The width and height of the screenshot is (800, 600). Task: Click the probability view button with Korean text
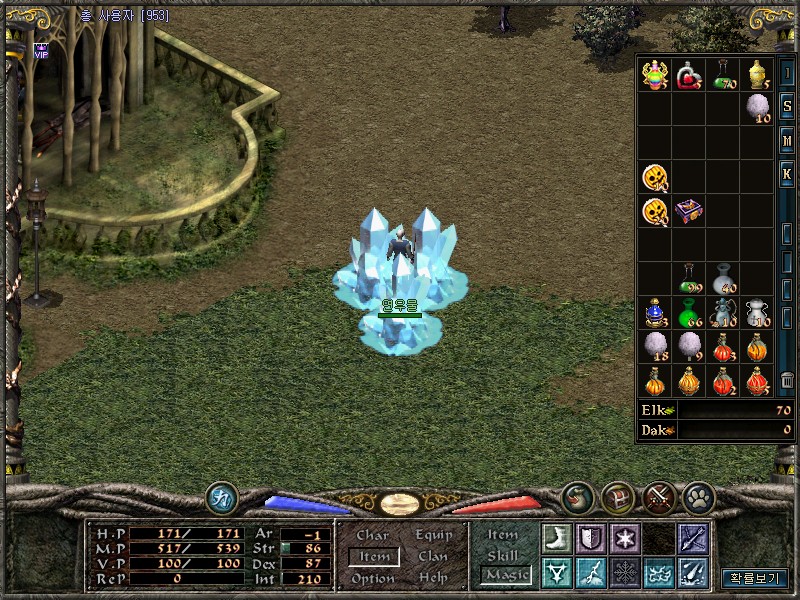tap(754, 578)
